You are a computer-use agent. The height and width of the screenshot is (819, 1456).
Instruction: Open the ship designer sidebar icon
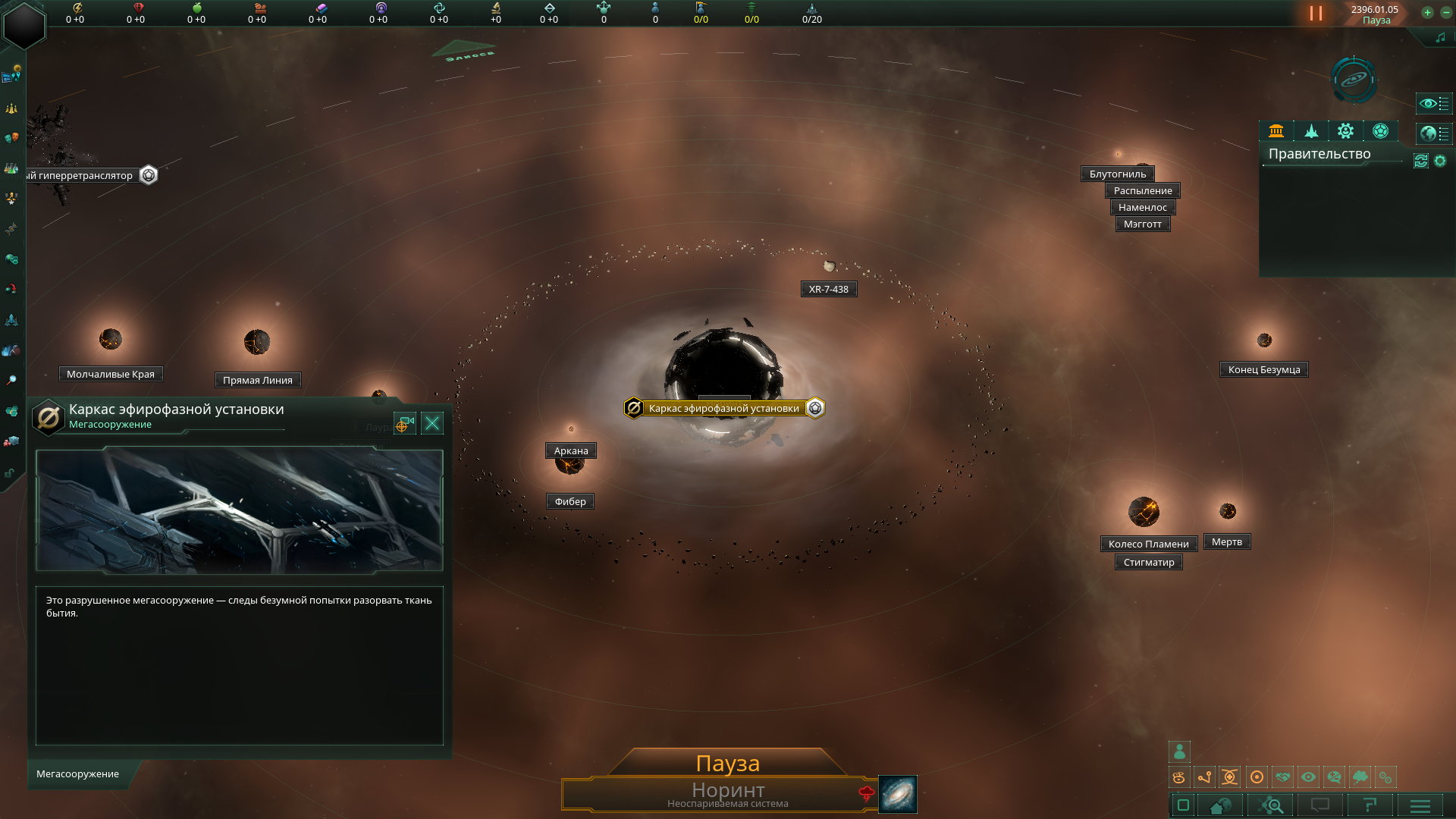point(11,320)
